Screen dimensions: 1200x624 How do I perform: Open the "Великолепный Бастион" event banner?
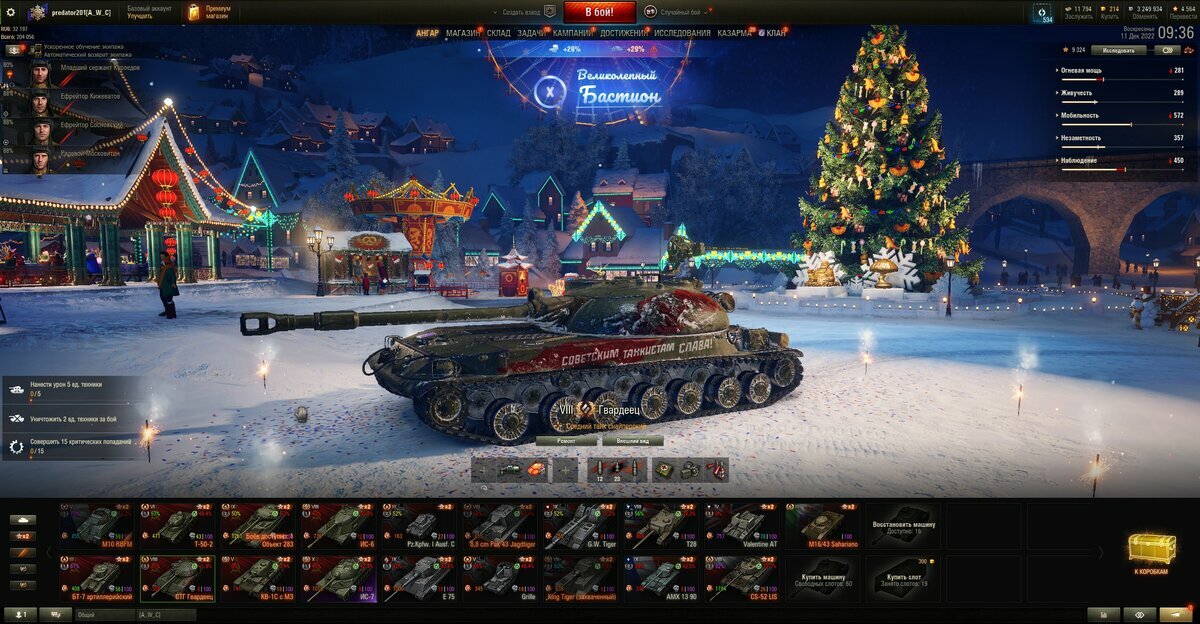(x=600, y=88)
